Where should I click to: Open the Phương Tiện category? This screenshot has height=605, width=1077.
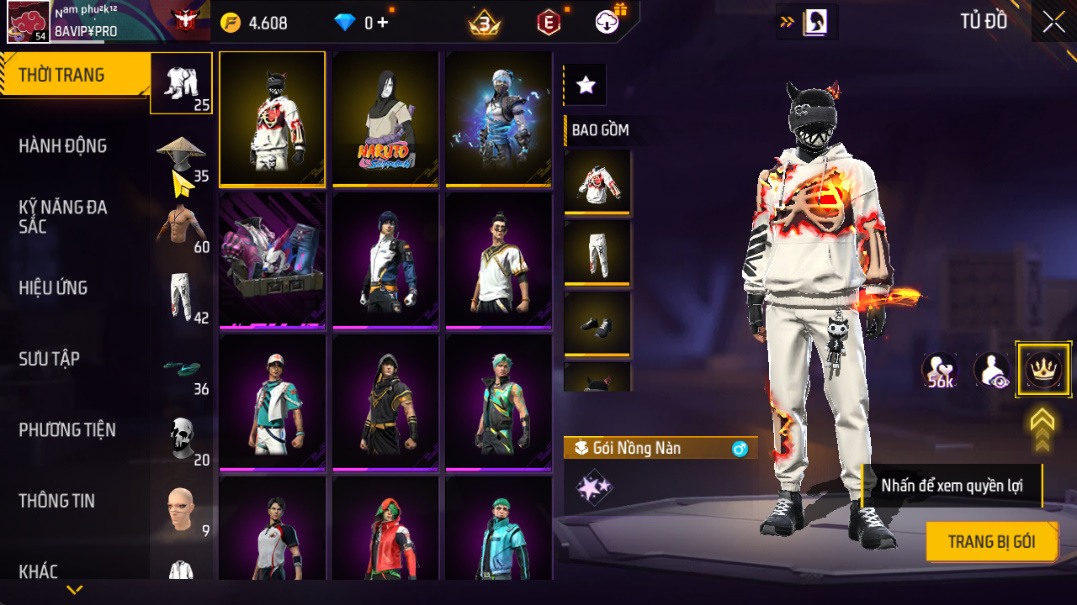click(x=67, y=430)
